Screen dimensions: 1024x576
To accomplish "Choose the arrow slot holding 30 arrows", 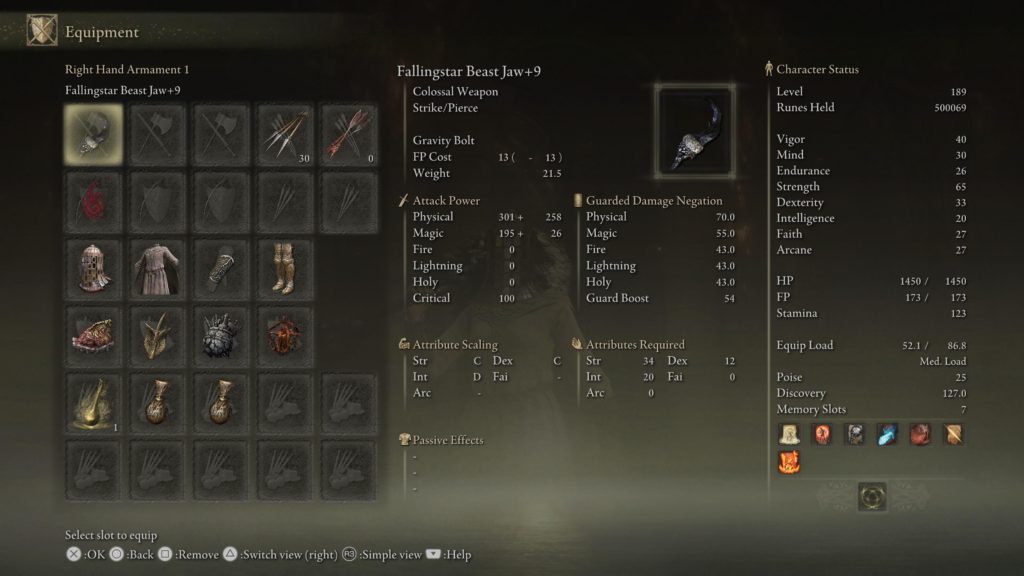I will [x=286, y=135].
